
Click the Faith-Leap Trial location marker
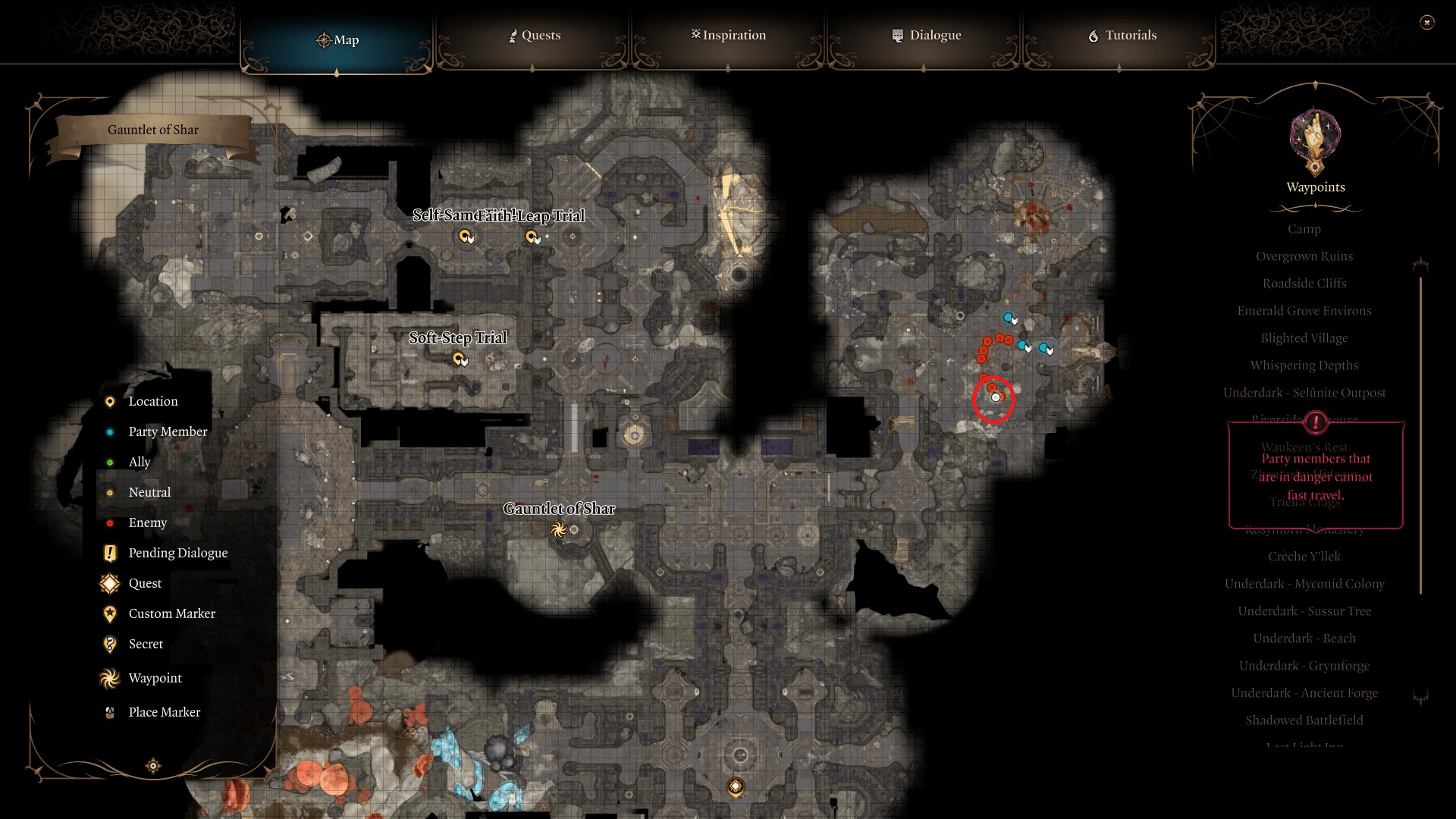click(532, 237)
